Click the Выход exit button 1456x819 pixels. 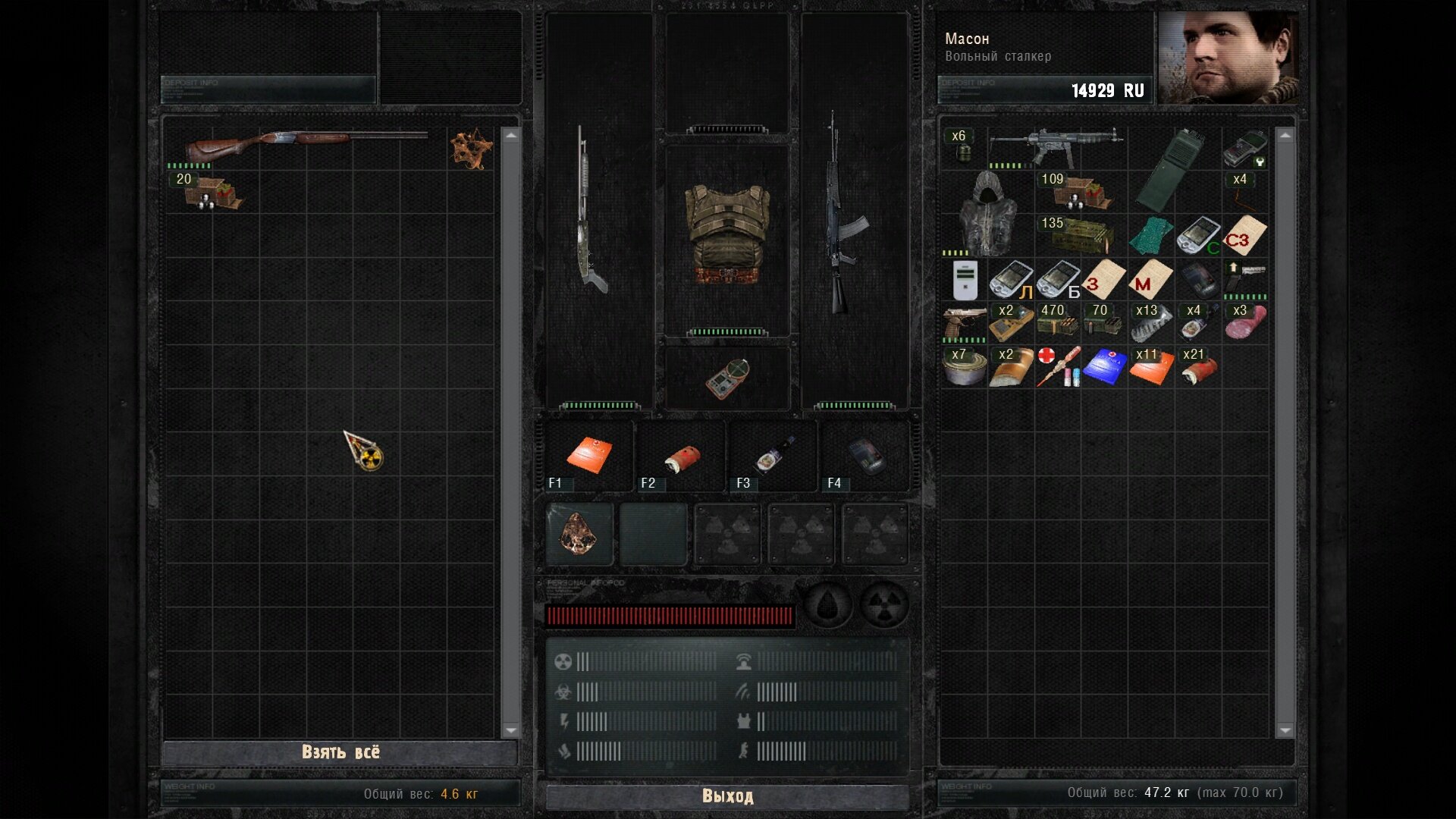[727, 796]
